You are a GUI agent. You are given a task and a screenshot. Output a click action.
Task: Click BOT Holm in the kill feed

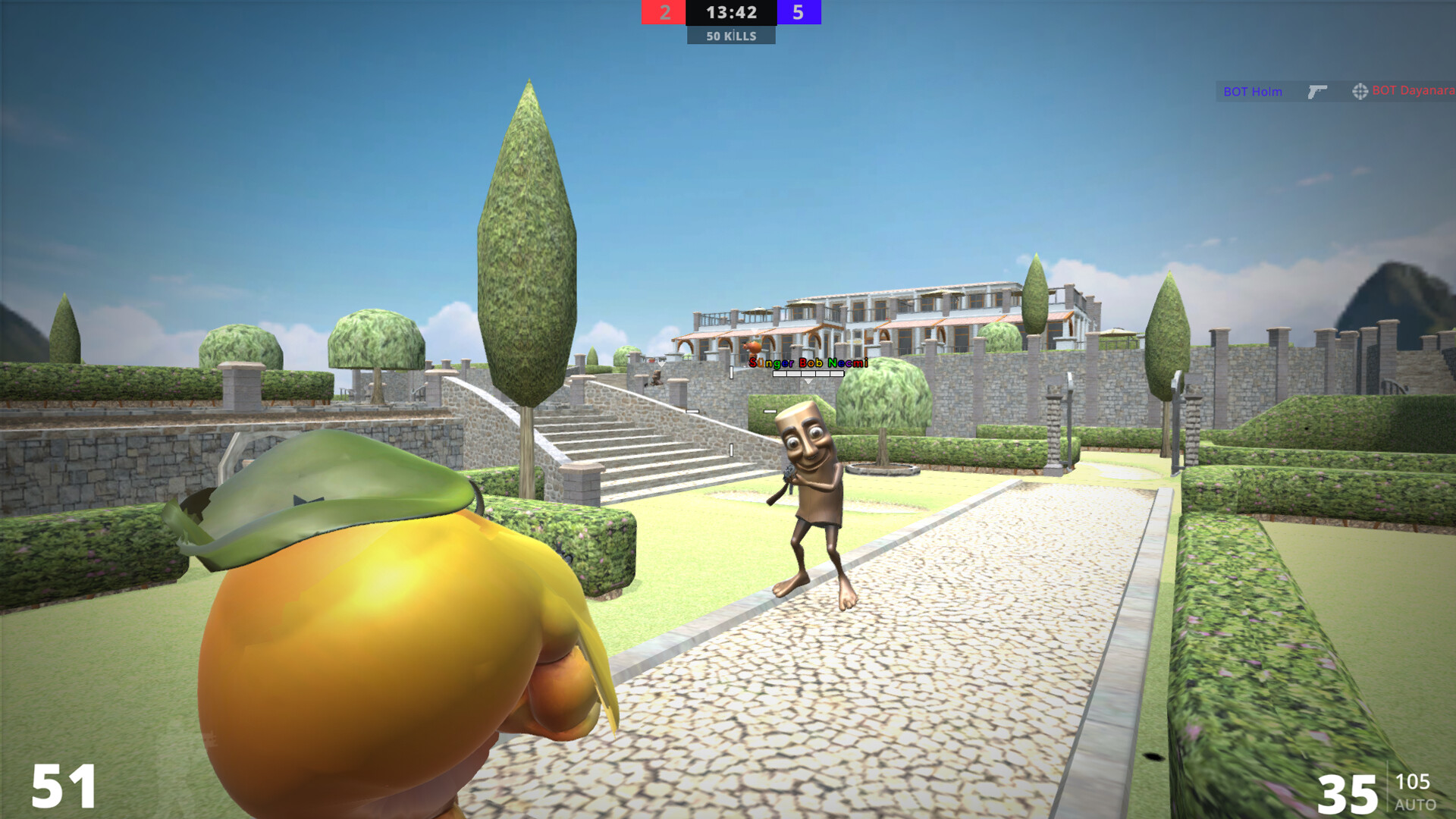tap(1253, 91)
